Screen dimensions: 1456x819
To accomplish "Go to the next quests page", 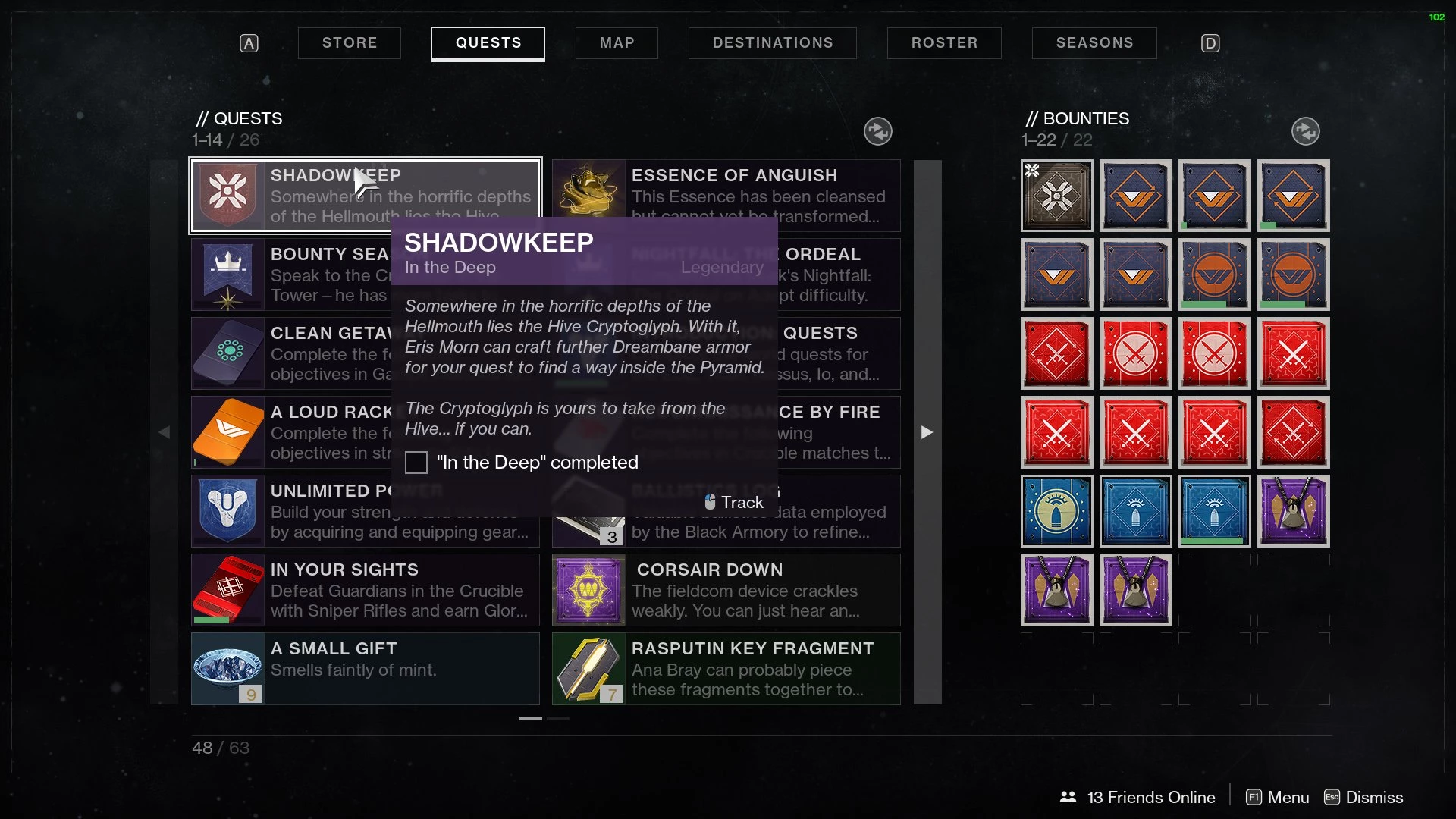I will 927,432.
